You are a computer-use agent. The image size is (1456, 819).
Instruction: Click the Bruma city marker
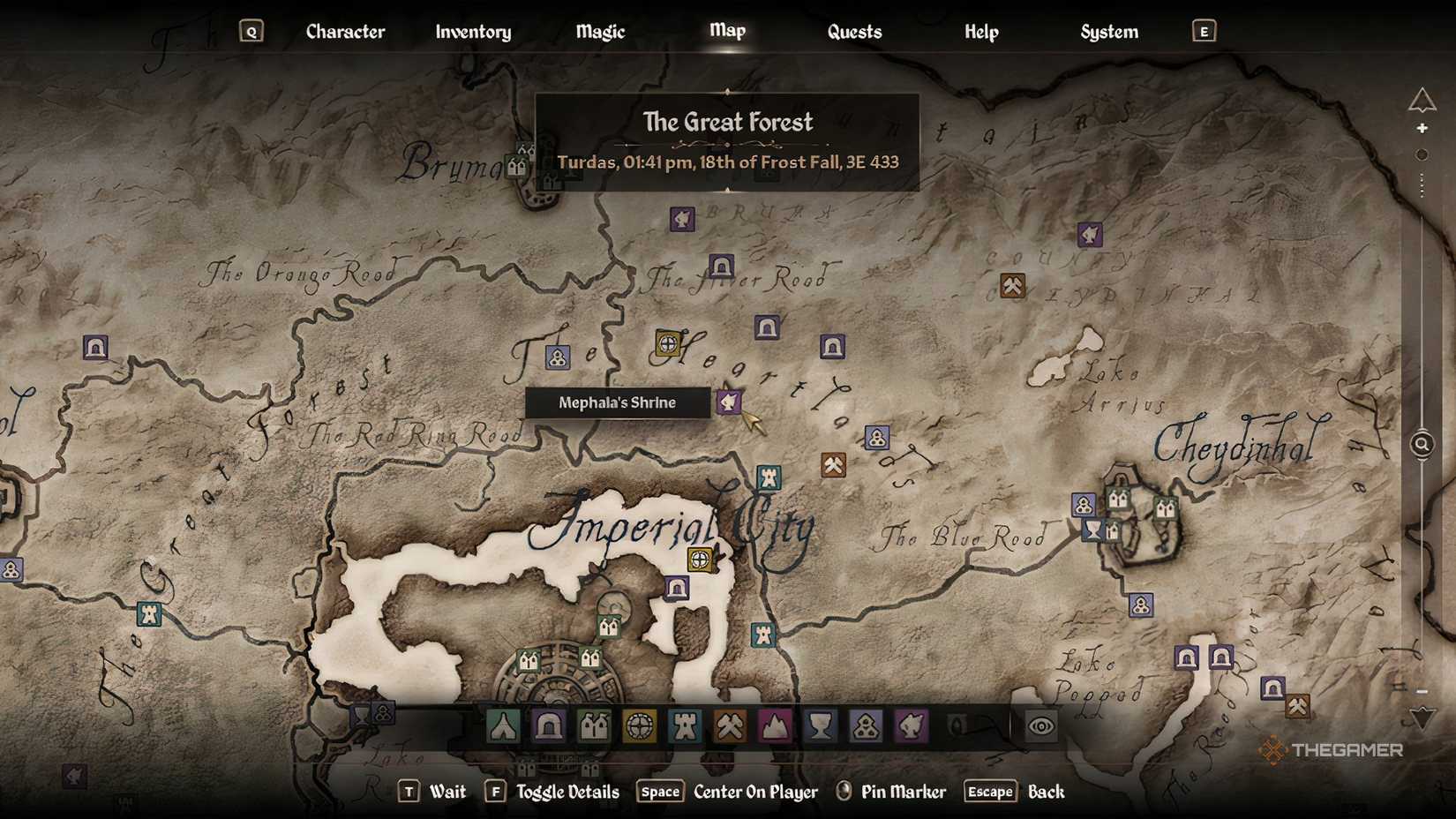tap(517, 168)
